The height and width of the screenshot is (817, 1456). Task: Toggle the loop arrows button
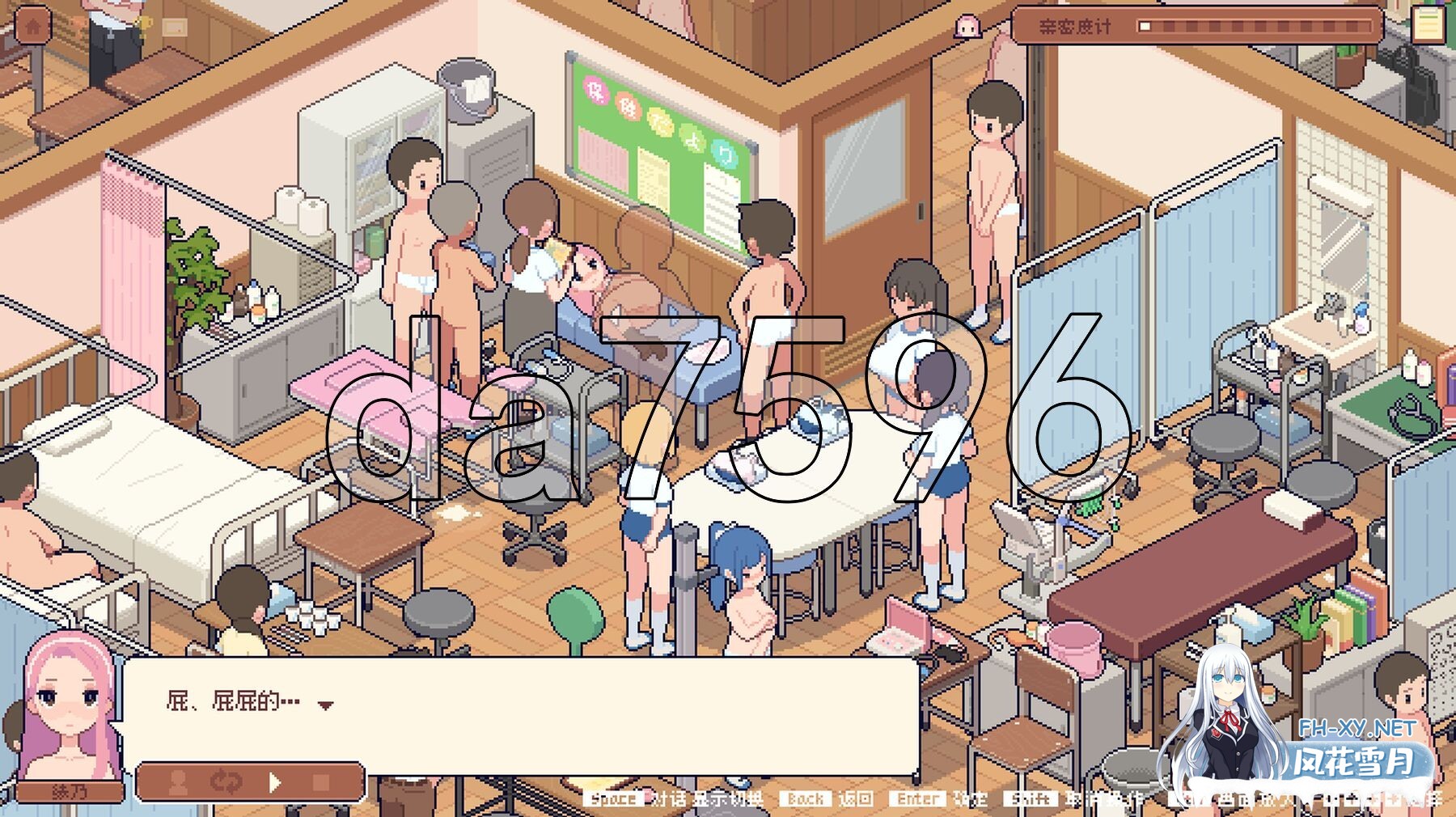point(226,782)
